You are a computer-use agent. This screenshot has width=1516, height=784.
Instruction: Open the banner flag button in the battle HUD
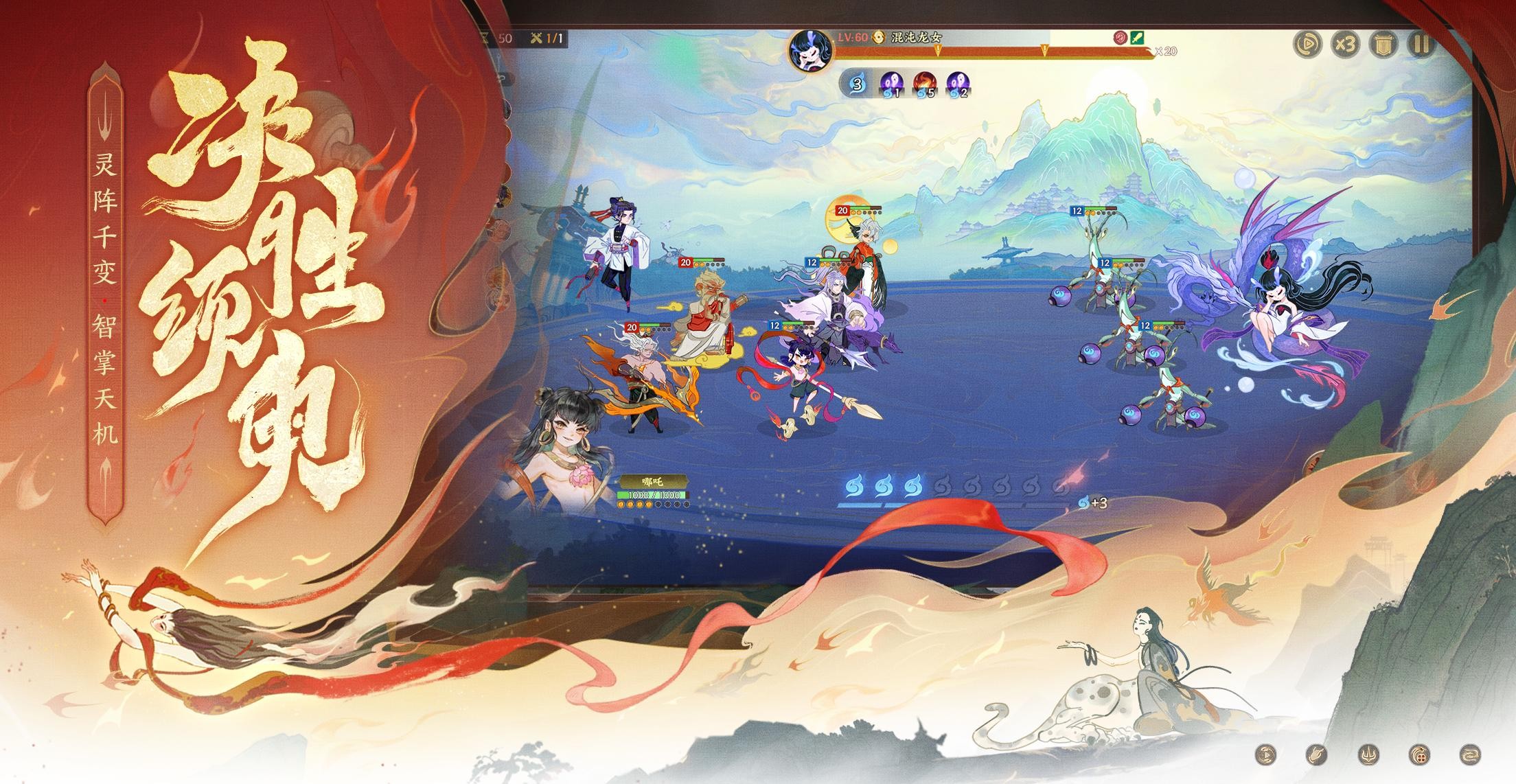coord(1383,45)
